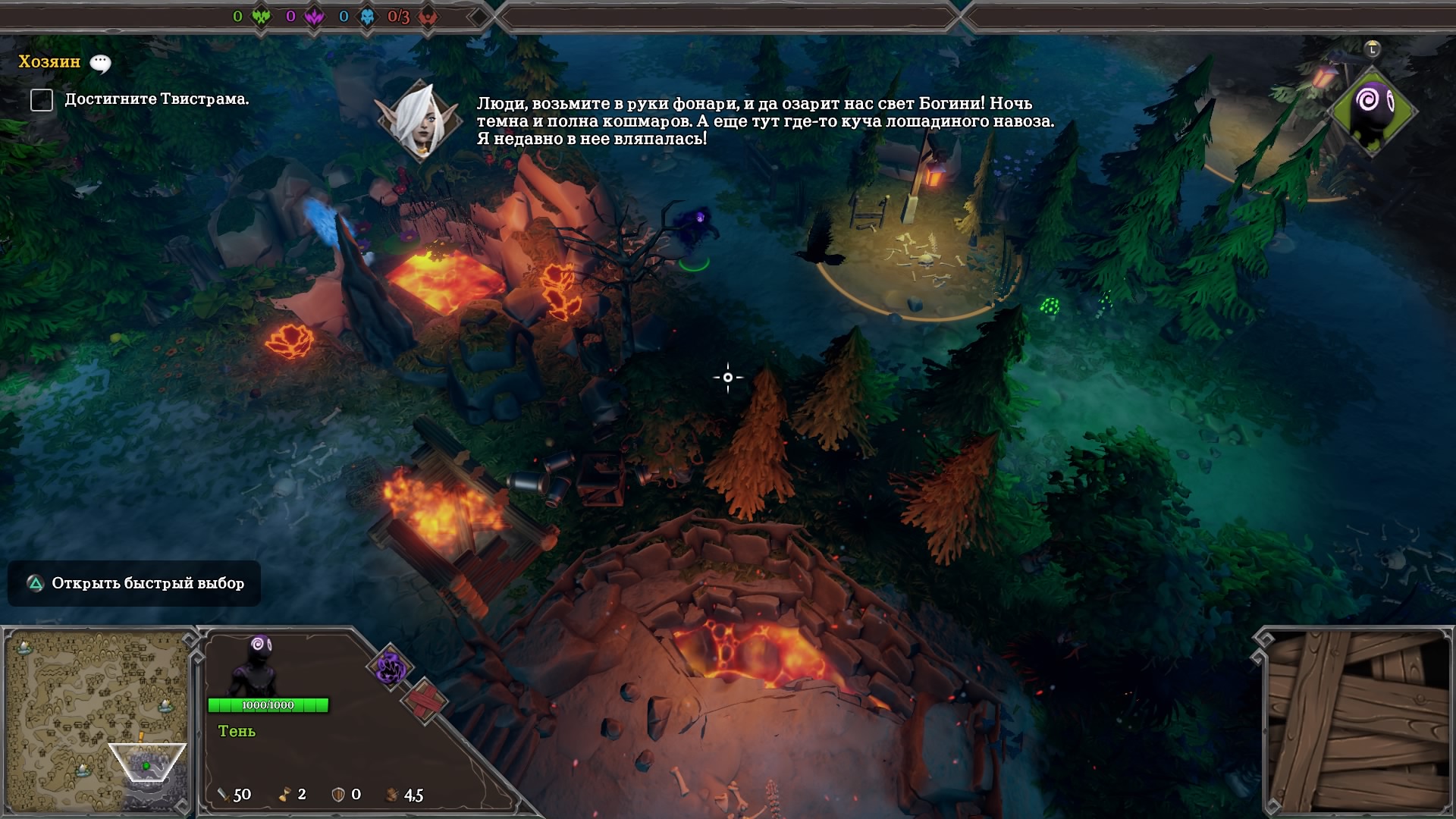Image resolution: width=1456 pixels, height=819 pixels.
Task: Click the white-haired elf speaker portrait
Action: [419, 121]
